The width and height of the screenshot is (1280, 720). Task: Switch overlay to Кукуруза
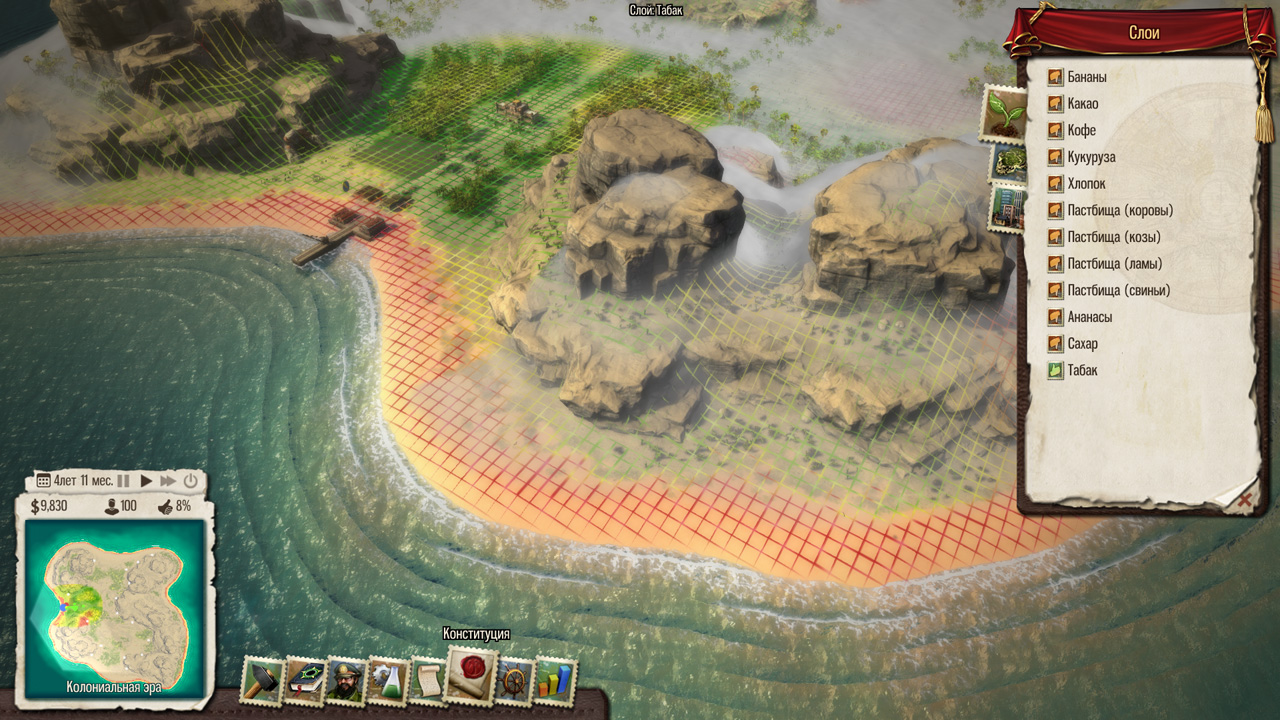tap(1091, 158)
